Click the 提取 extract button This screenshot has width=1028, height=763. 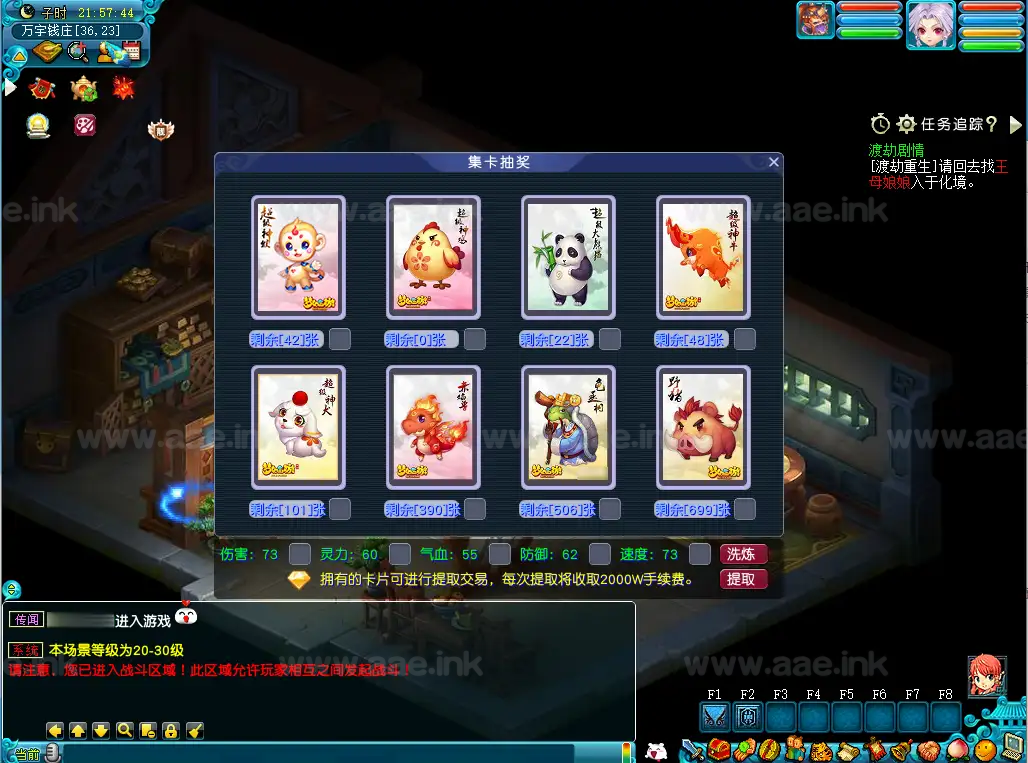pos(743,579)
